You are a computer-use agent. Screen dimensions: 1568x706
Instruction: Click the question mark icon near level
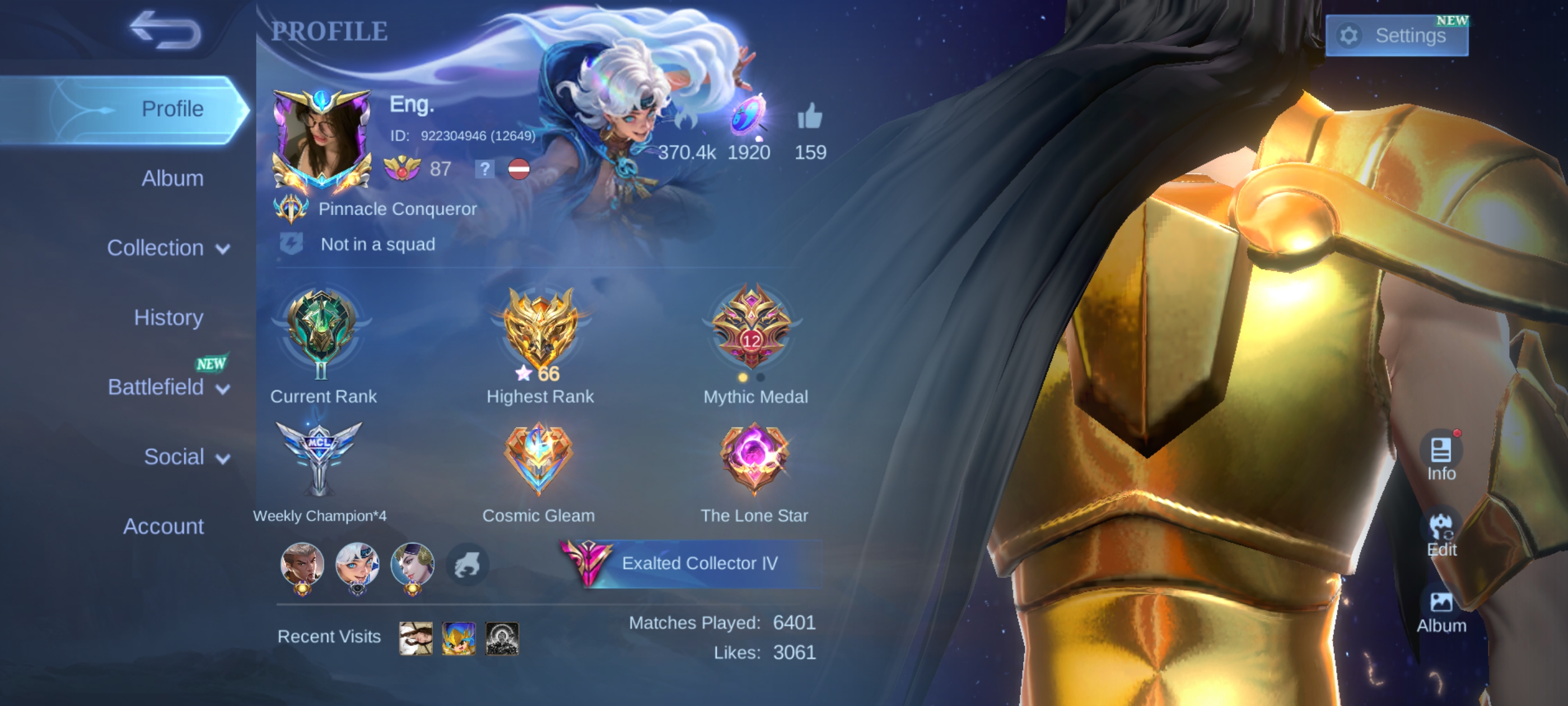click(x=484, y=169)
